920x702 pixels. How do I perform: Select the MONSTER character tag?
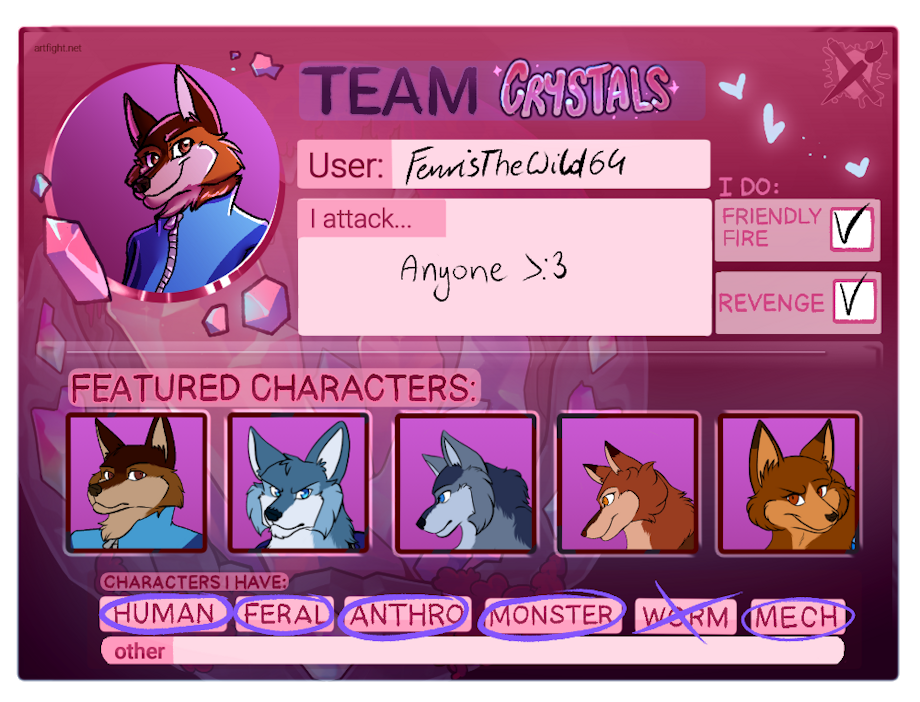click(551, 616)
